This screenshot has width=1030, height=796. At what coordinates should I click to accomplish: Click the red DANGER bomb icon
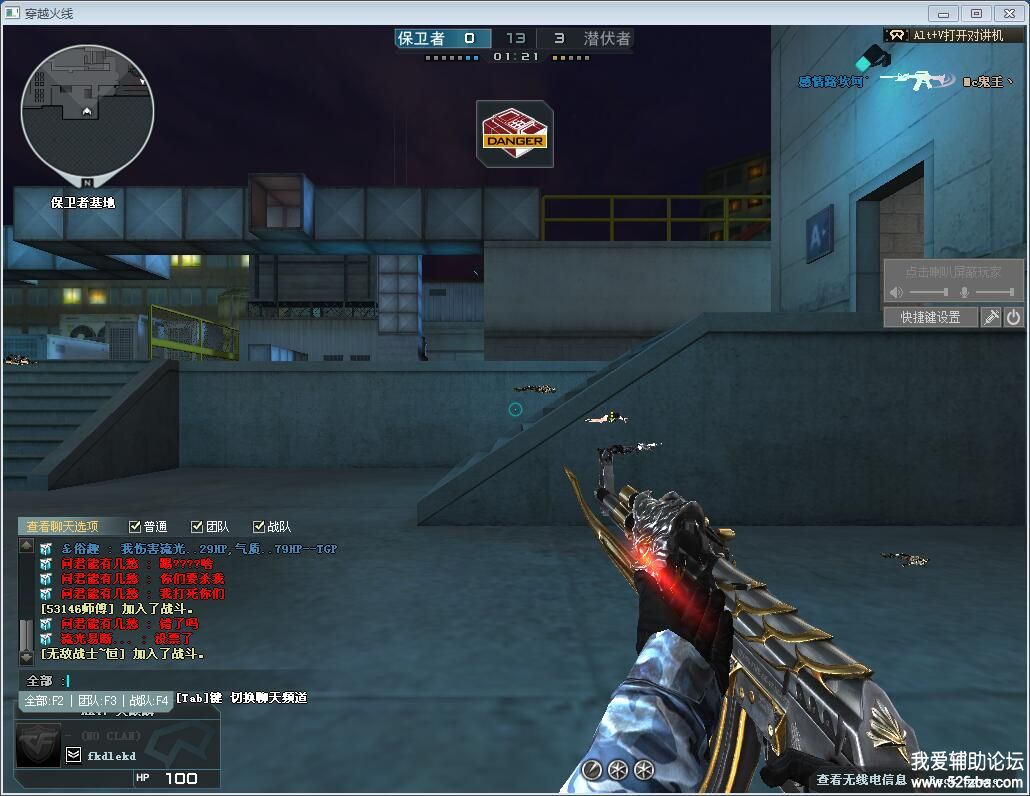click(x=514, y=133)
